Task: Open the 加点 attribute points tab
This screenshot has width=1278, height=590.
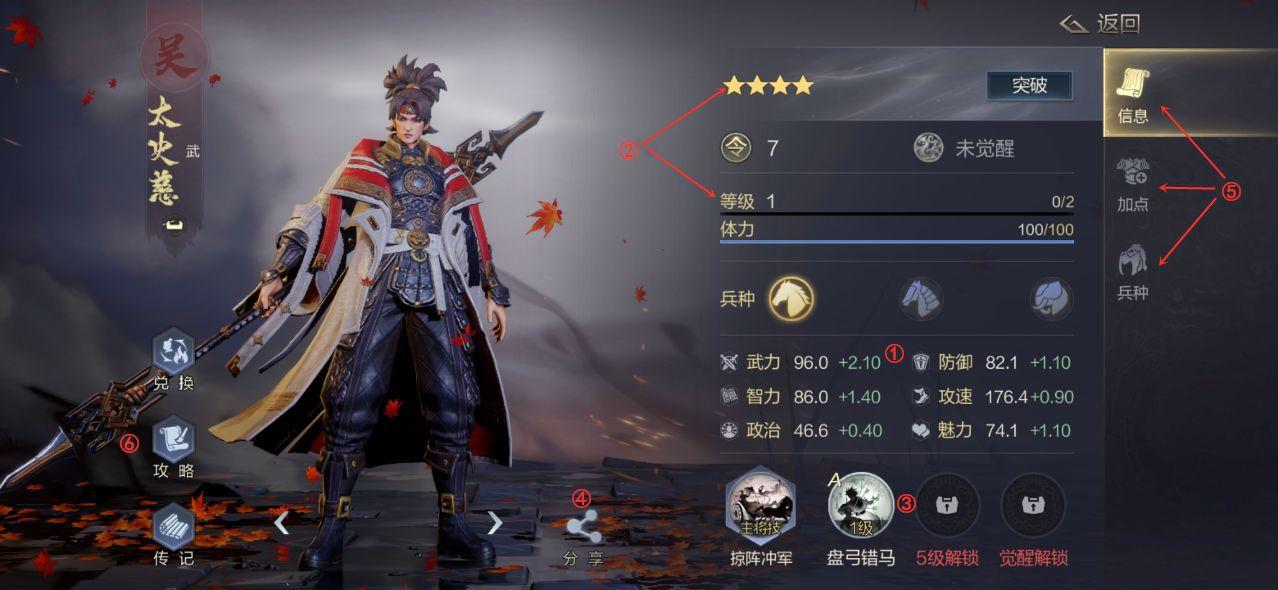Action: (1133, 184)
